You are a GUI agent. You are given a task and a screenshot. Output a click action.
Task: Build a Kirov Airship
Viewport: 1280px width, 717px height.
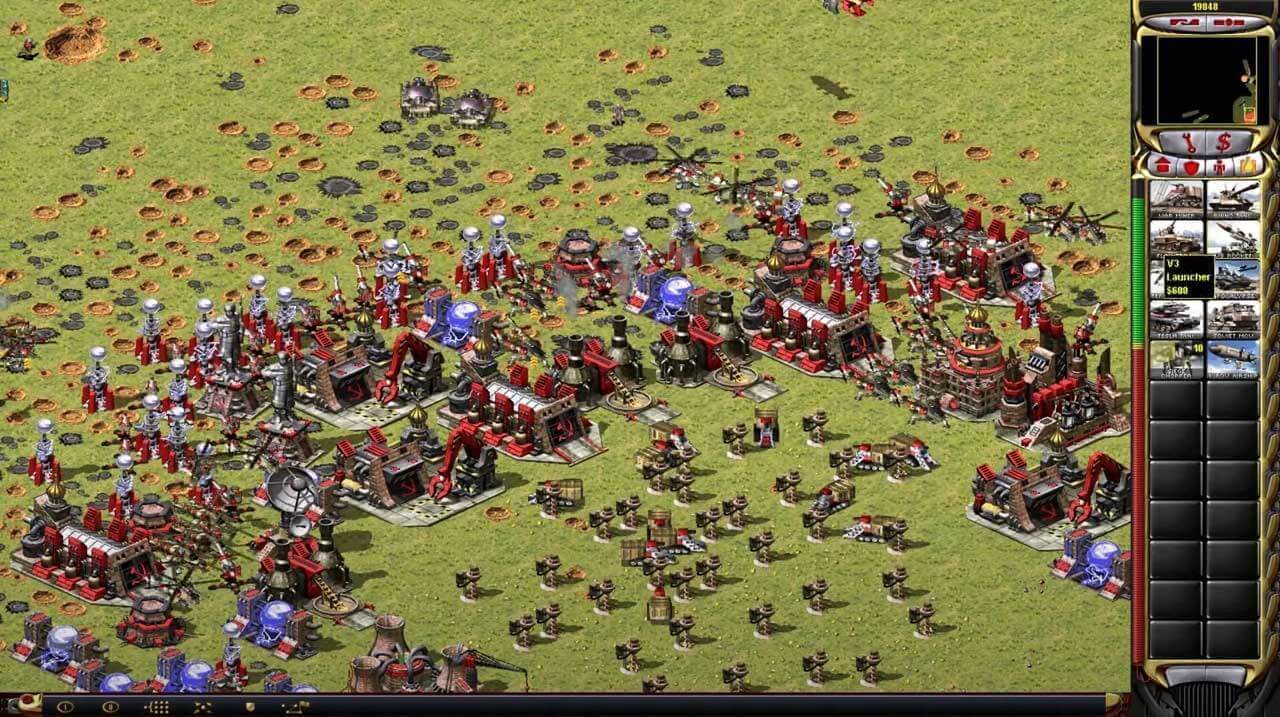tap(1233, 358)
